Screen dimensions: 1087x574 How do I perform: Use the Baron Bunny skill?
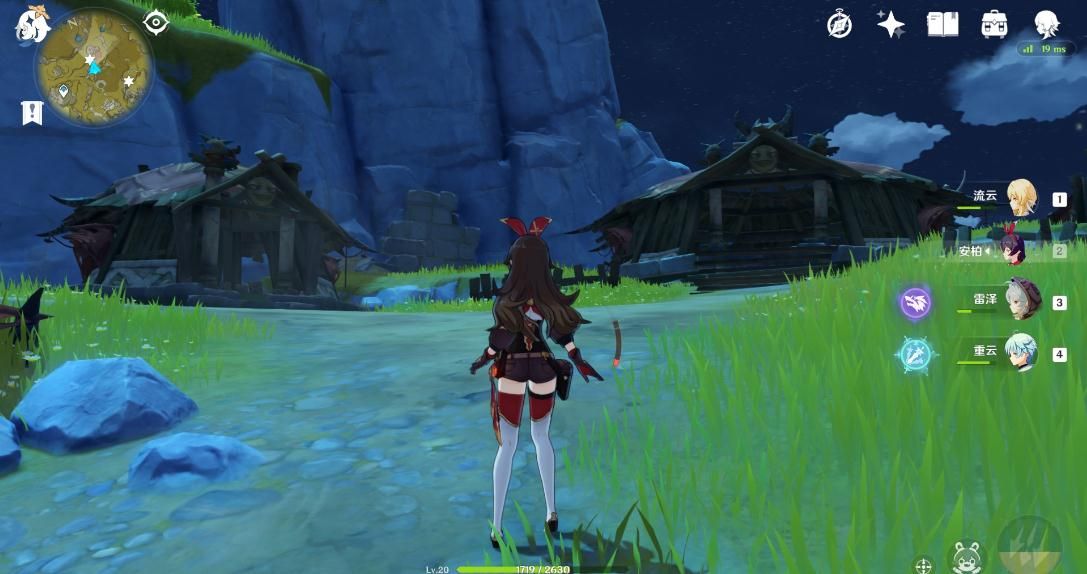pos(967,558)
